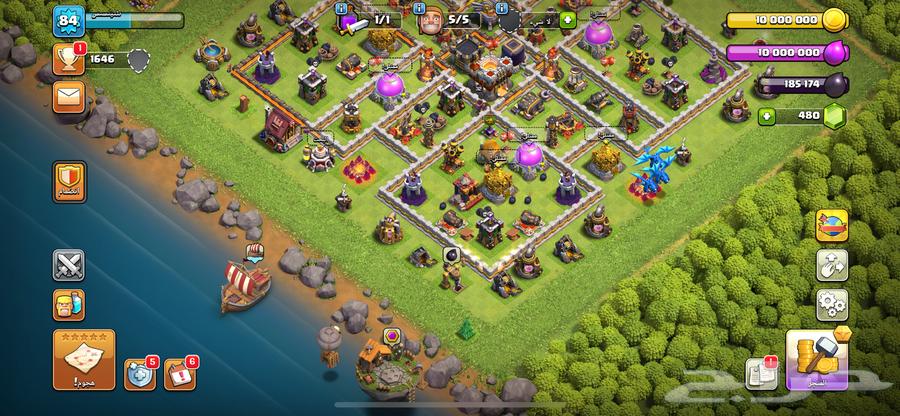Image resolution: width=900 pixels, height=416 pixels.
Task: Start an attack with the map button
Action: (83, 358)
